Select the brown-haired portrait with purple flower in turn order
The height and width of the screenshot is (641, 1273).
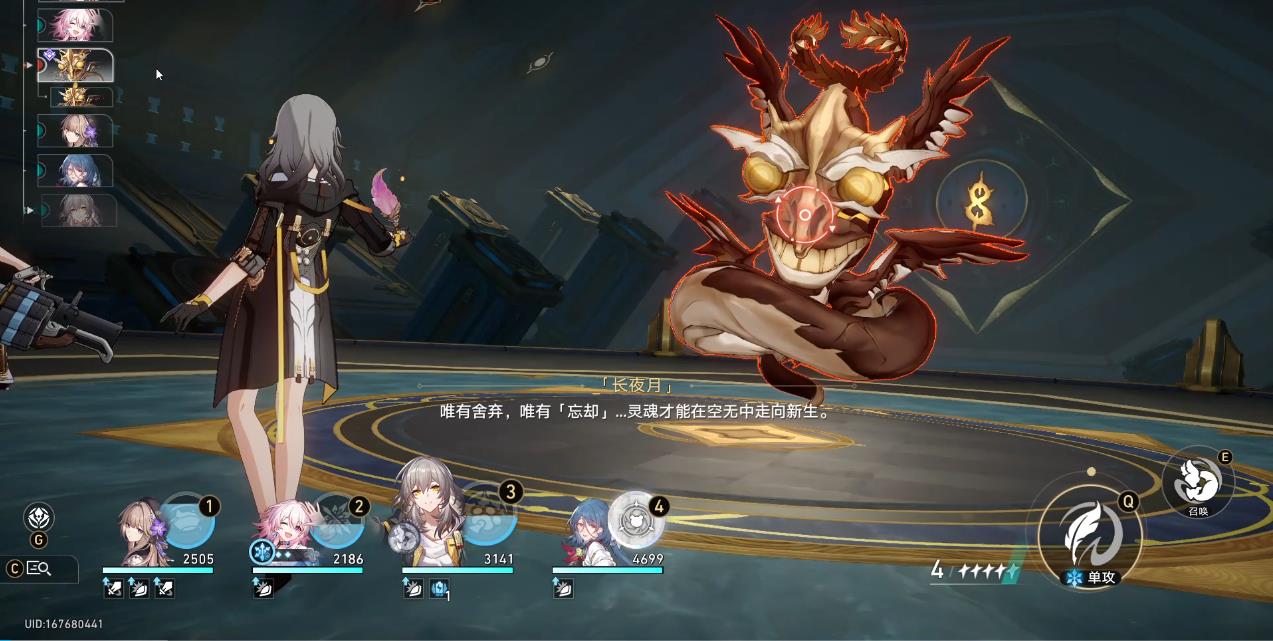click(x=76, y=131)
